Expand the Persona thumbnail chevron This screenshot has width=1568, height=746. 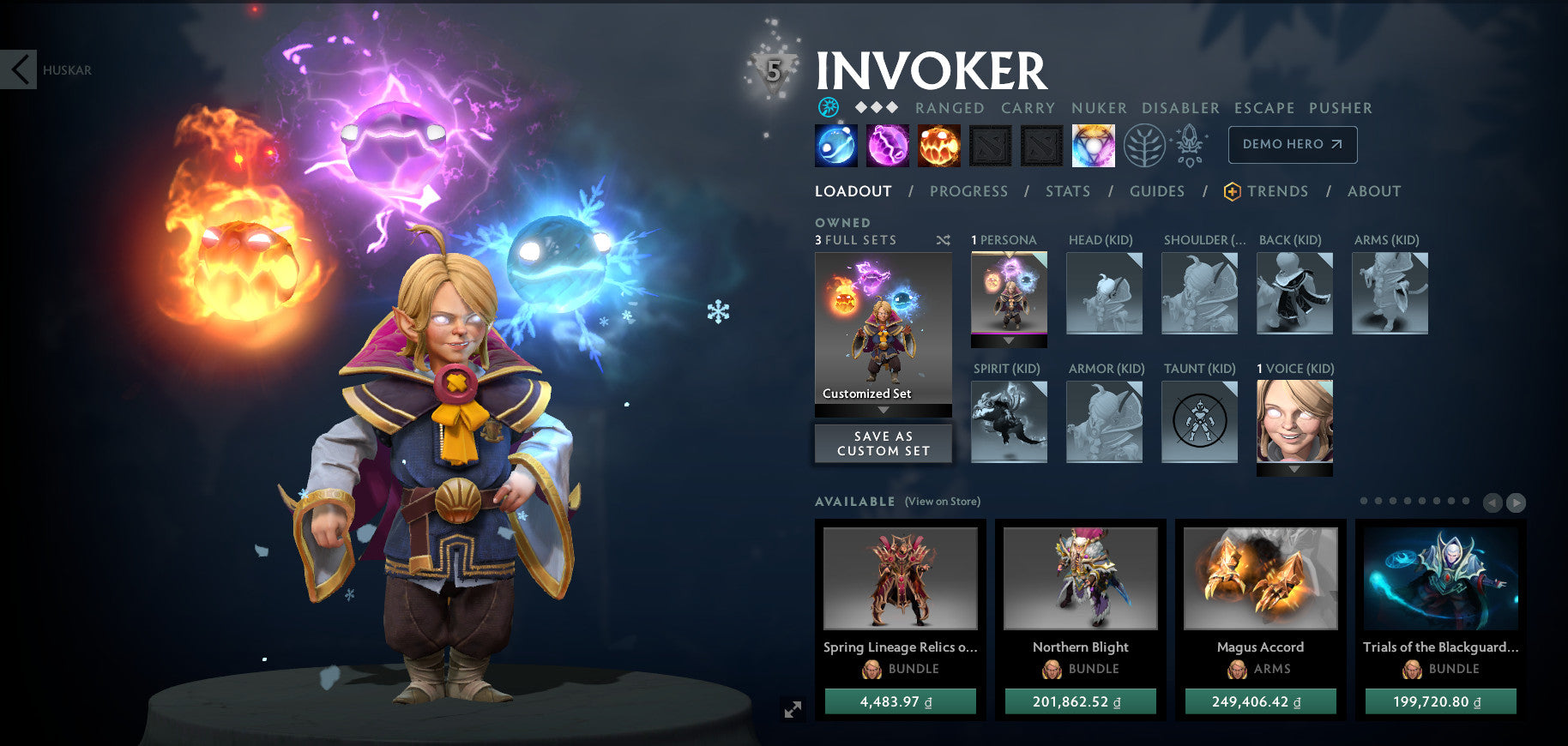(x=1009, y=340)
